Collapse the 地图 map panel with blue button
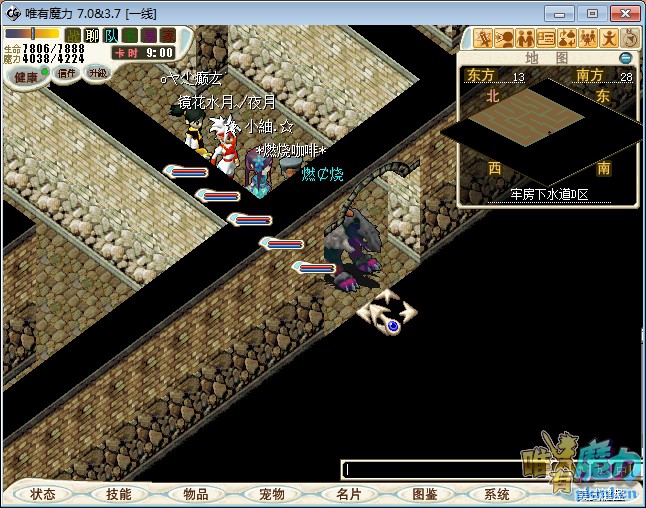This screenshot has width=646, height=508. tap(625, 59)
